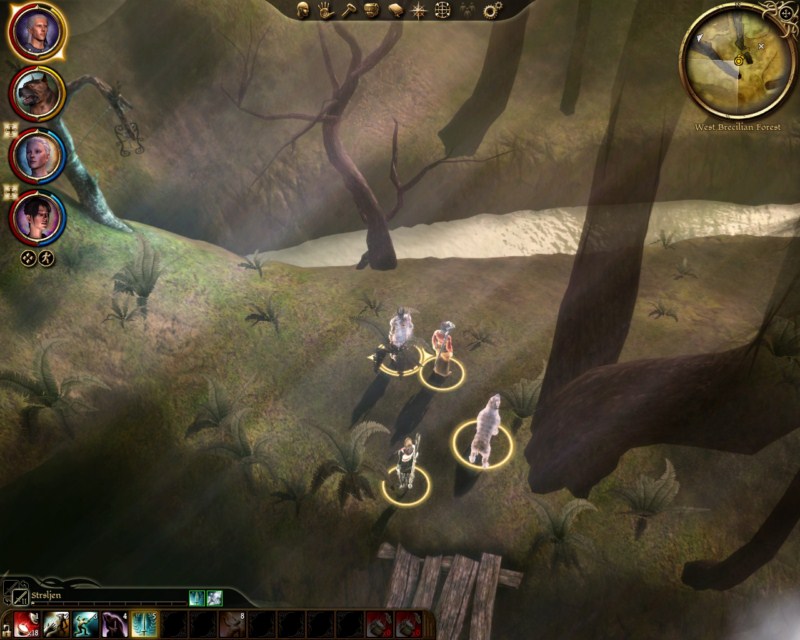Select the dark-haired mage party portrait
800x640 pixels.
pyautogui.click(x=37, y=215)
